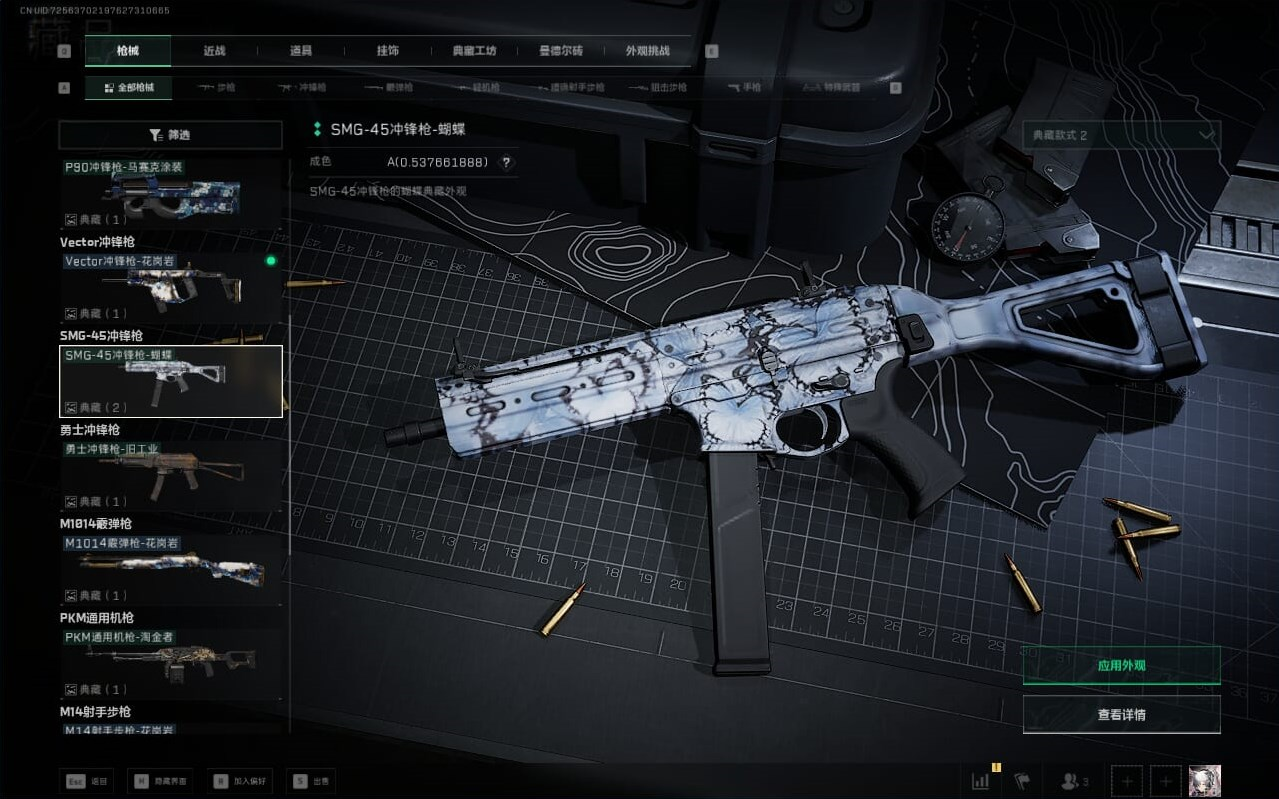Select the 全部枪械 all weapons filter
Screen dimensions: 1279x799
click(x=129, y=88)
